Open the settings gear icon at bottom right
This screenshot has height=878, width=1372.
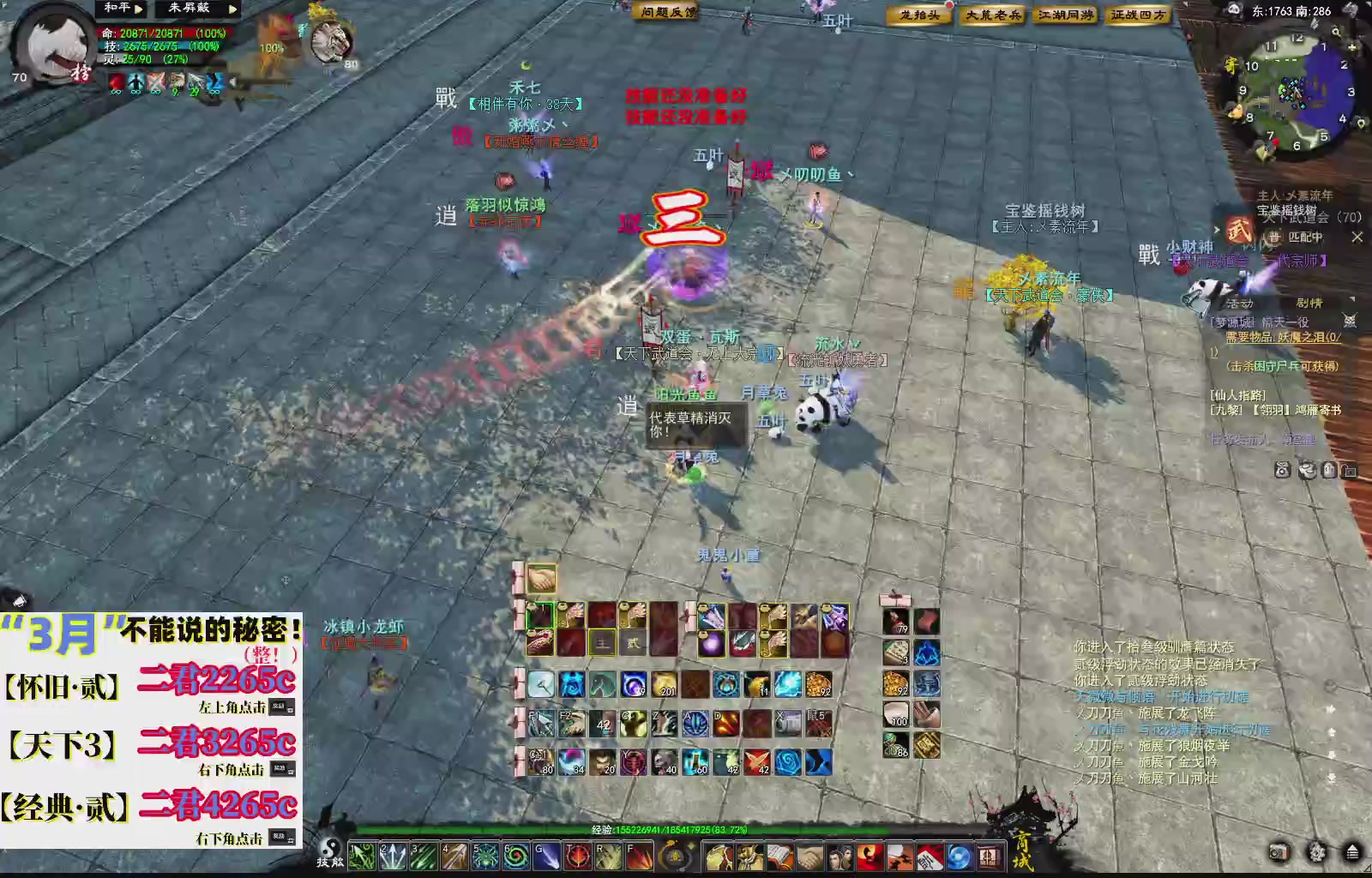1315,853
